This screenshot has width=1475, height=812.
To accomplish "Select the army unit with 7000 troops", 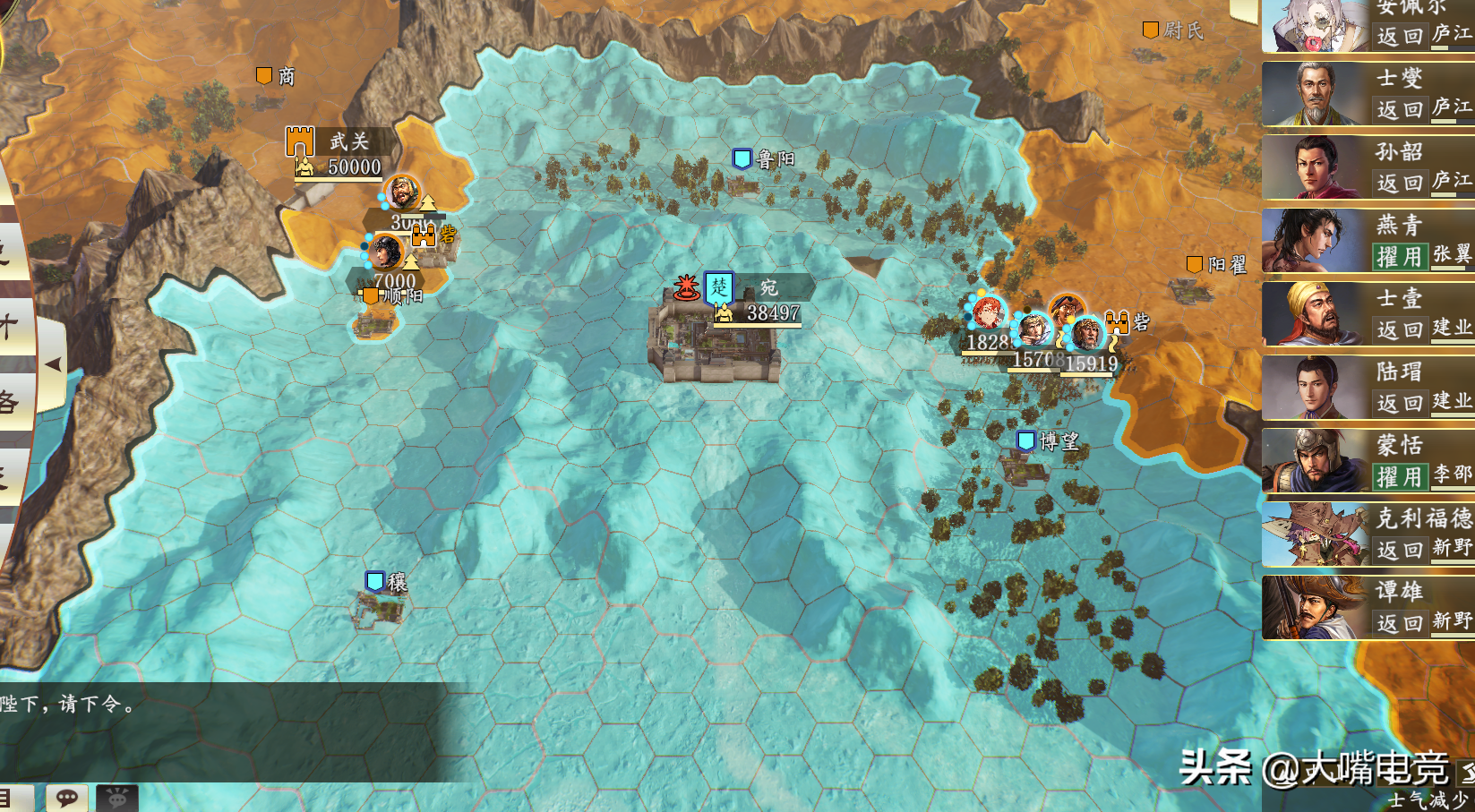I will tap(386, 253).
